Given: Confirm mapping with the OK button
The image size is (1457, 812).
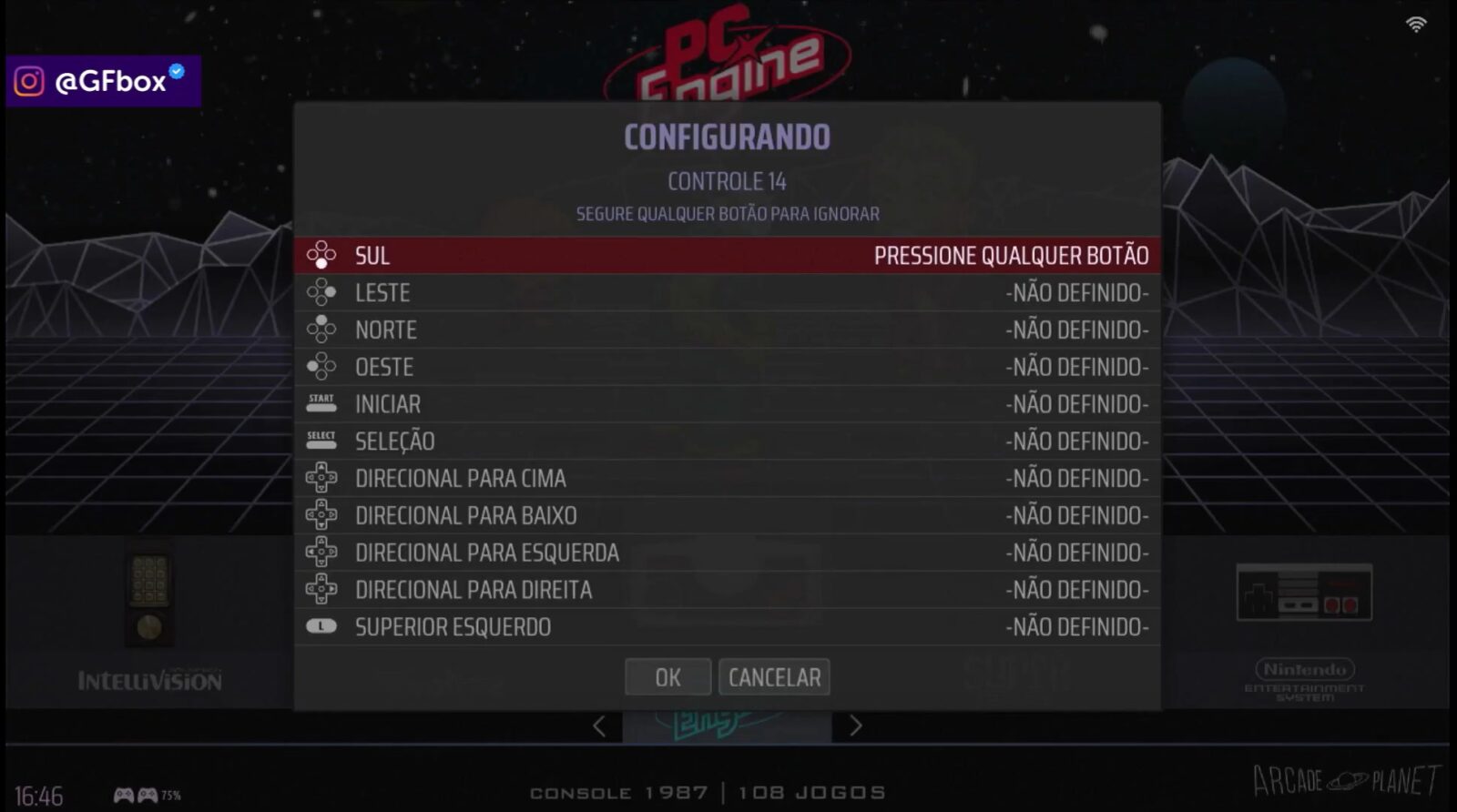Looking at the screenshot, I should 667,677.
